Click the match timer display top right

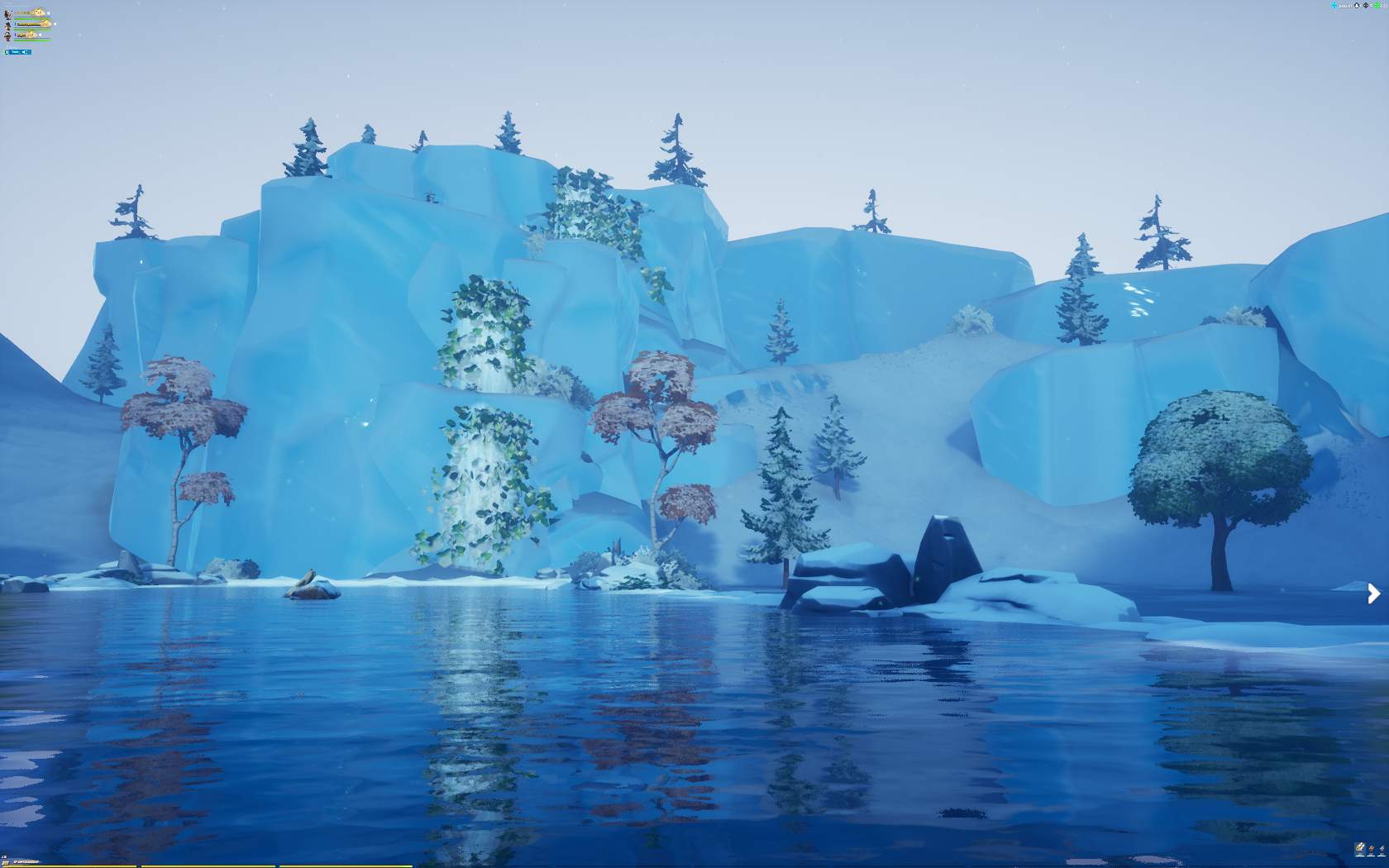[x=1344, y=6]
